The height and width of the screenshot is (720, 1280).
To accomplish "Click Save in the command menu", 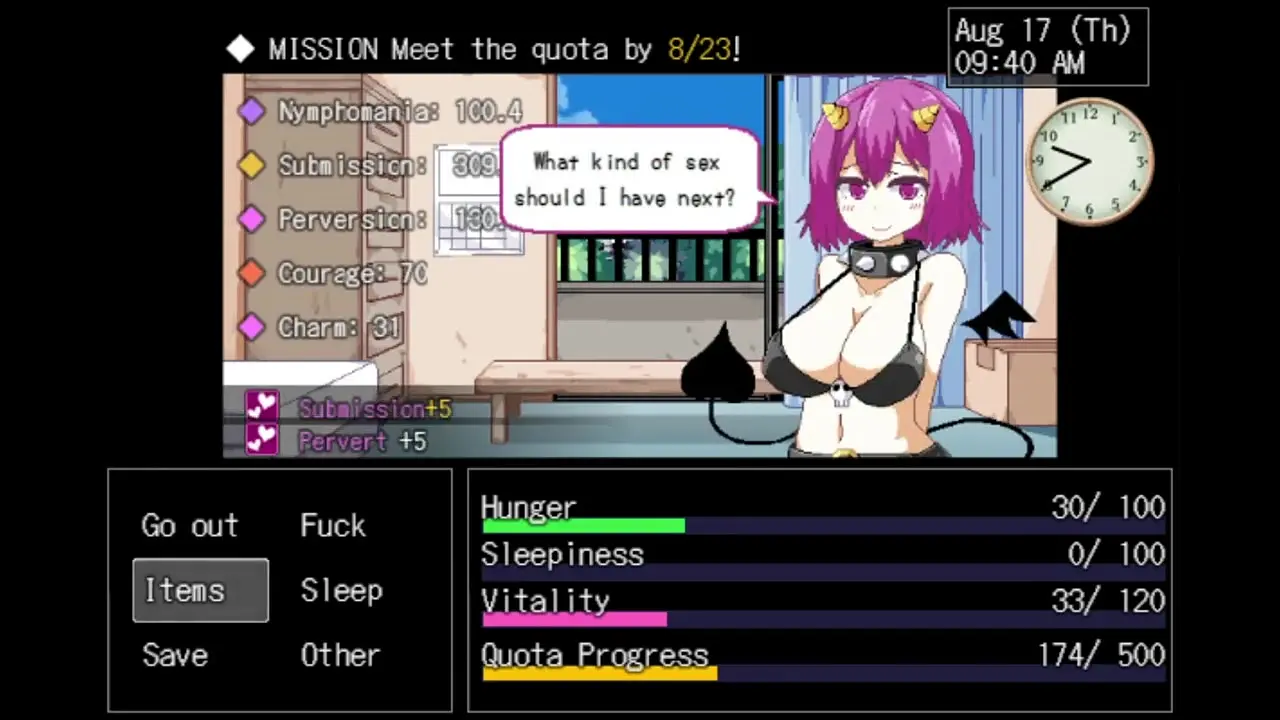I will point(175,655).
